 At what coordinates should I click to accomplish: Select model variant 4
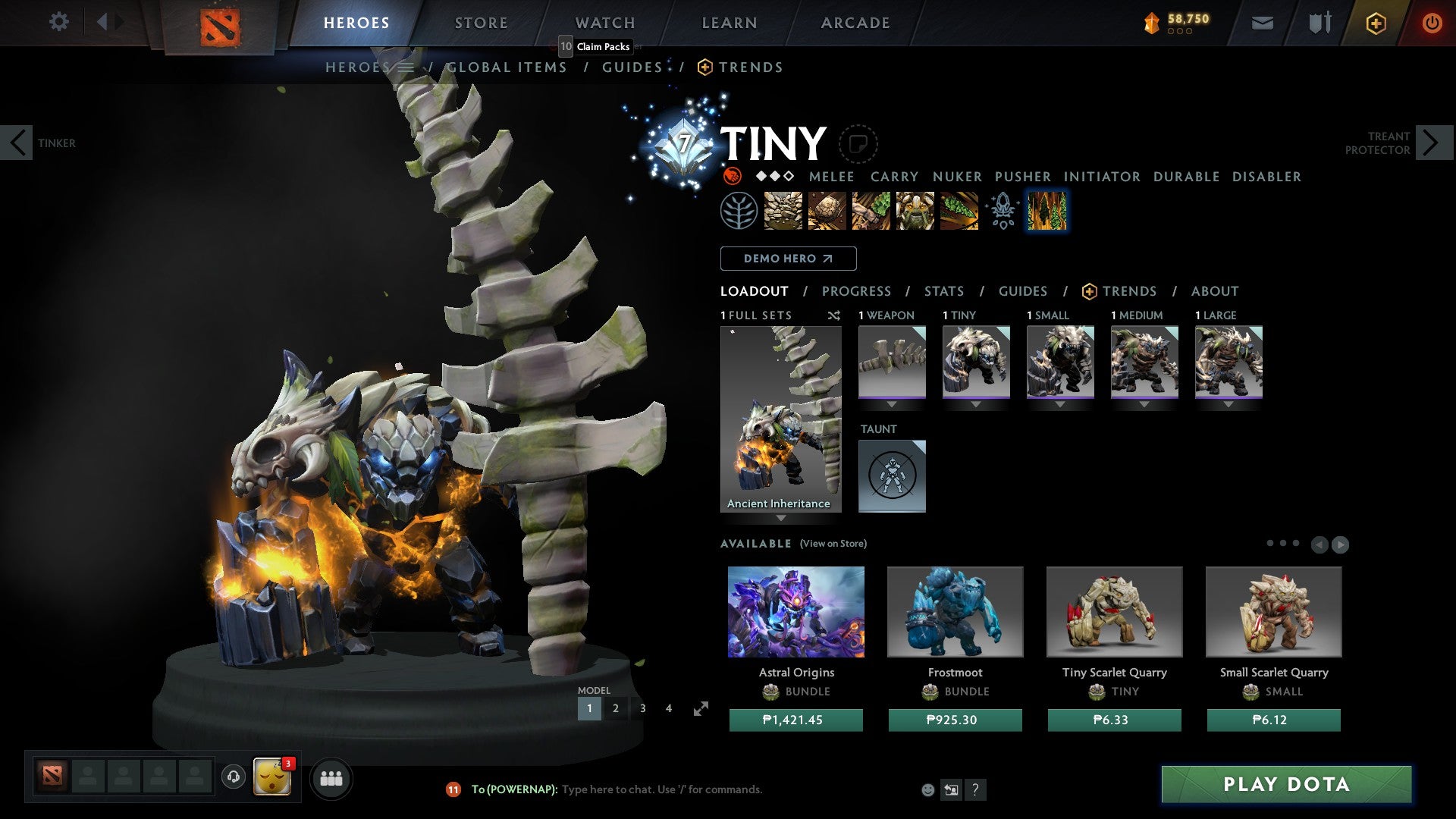click(668, 708)
